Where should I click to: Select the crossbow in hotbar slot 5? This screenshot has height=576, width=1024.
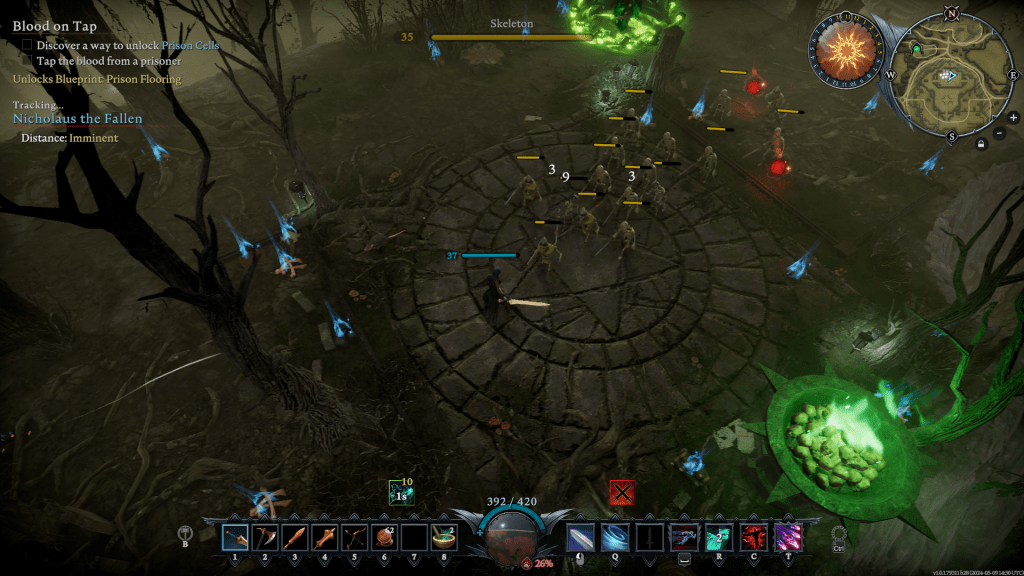[355, 538]
